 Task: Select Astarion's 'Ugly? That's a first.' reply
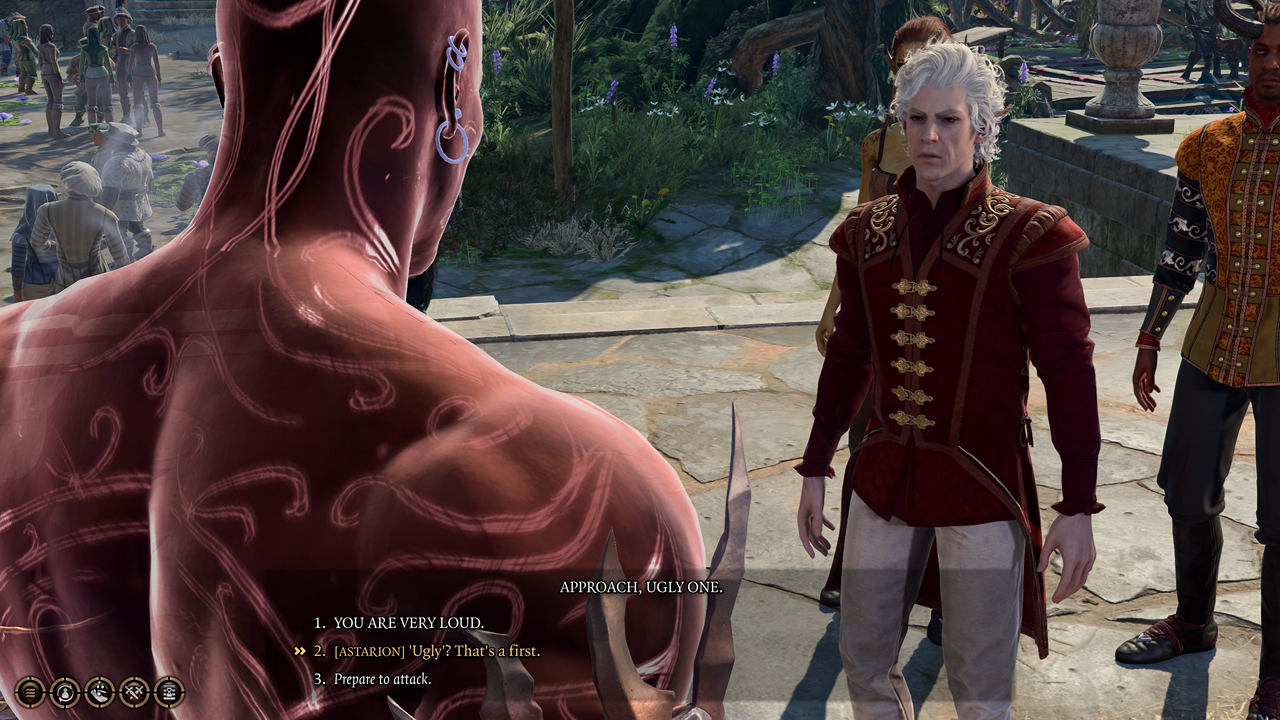point(437,651)
